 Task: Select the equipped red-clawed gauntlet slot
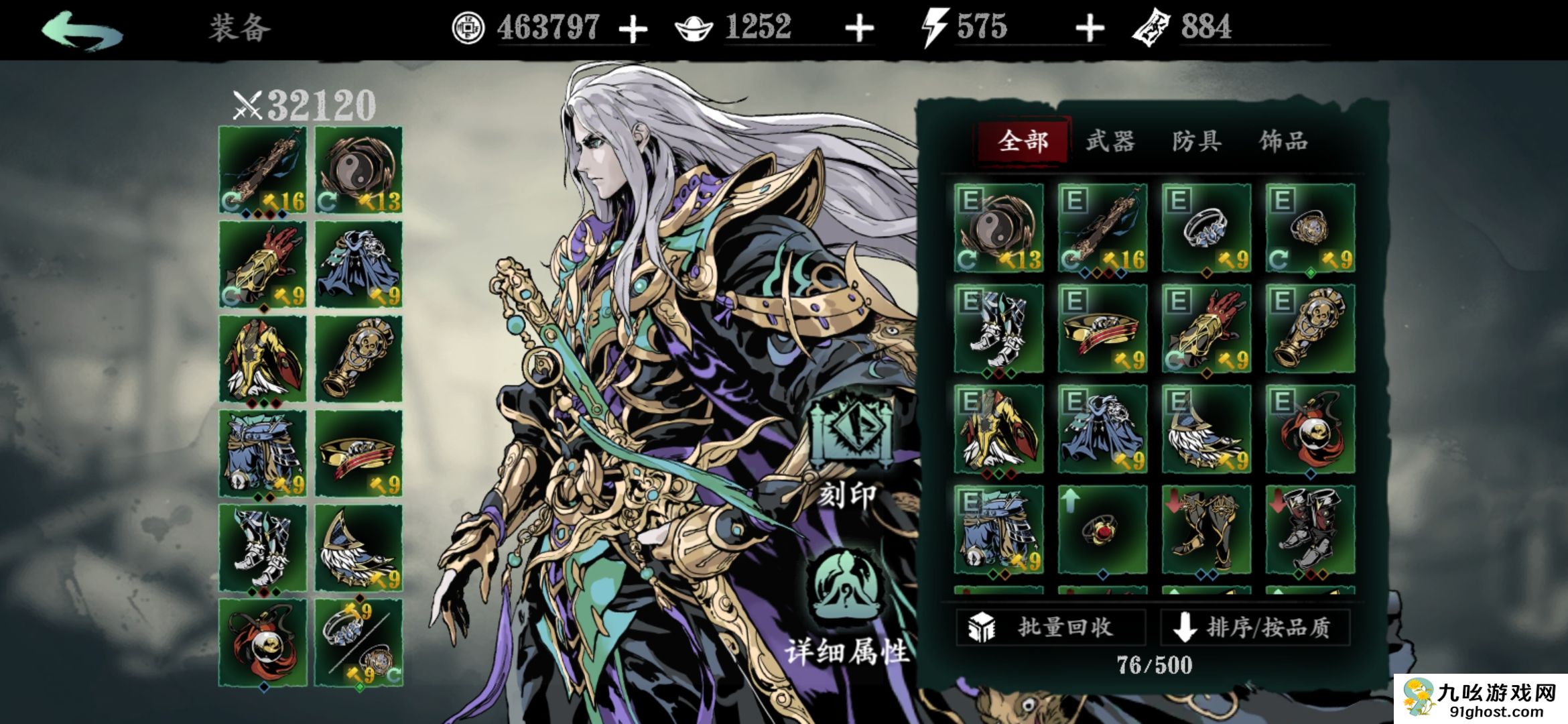point(263,265)
